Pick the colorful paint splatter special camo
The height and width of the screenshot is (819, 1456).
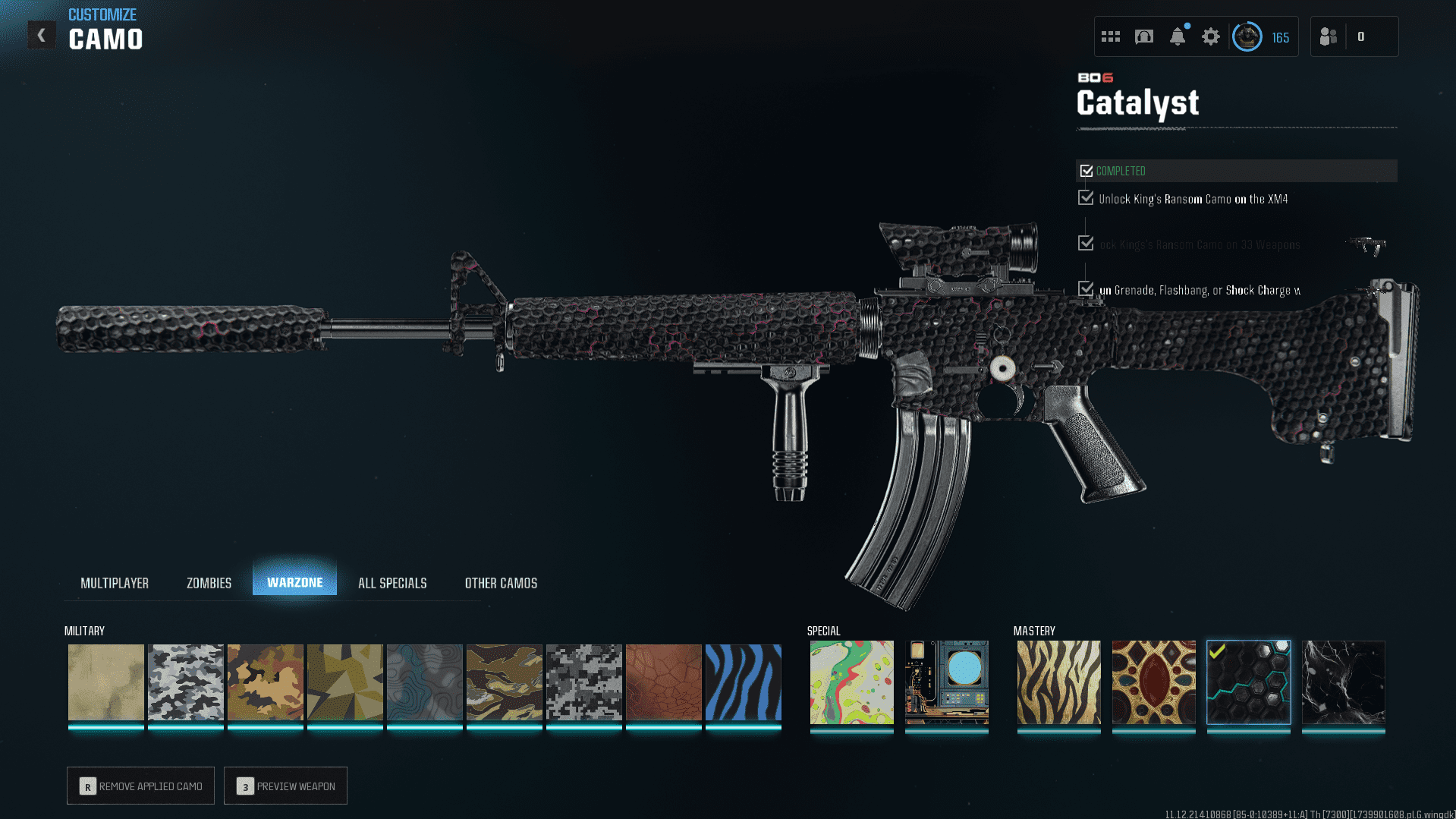[x=851, y=682]
